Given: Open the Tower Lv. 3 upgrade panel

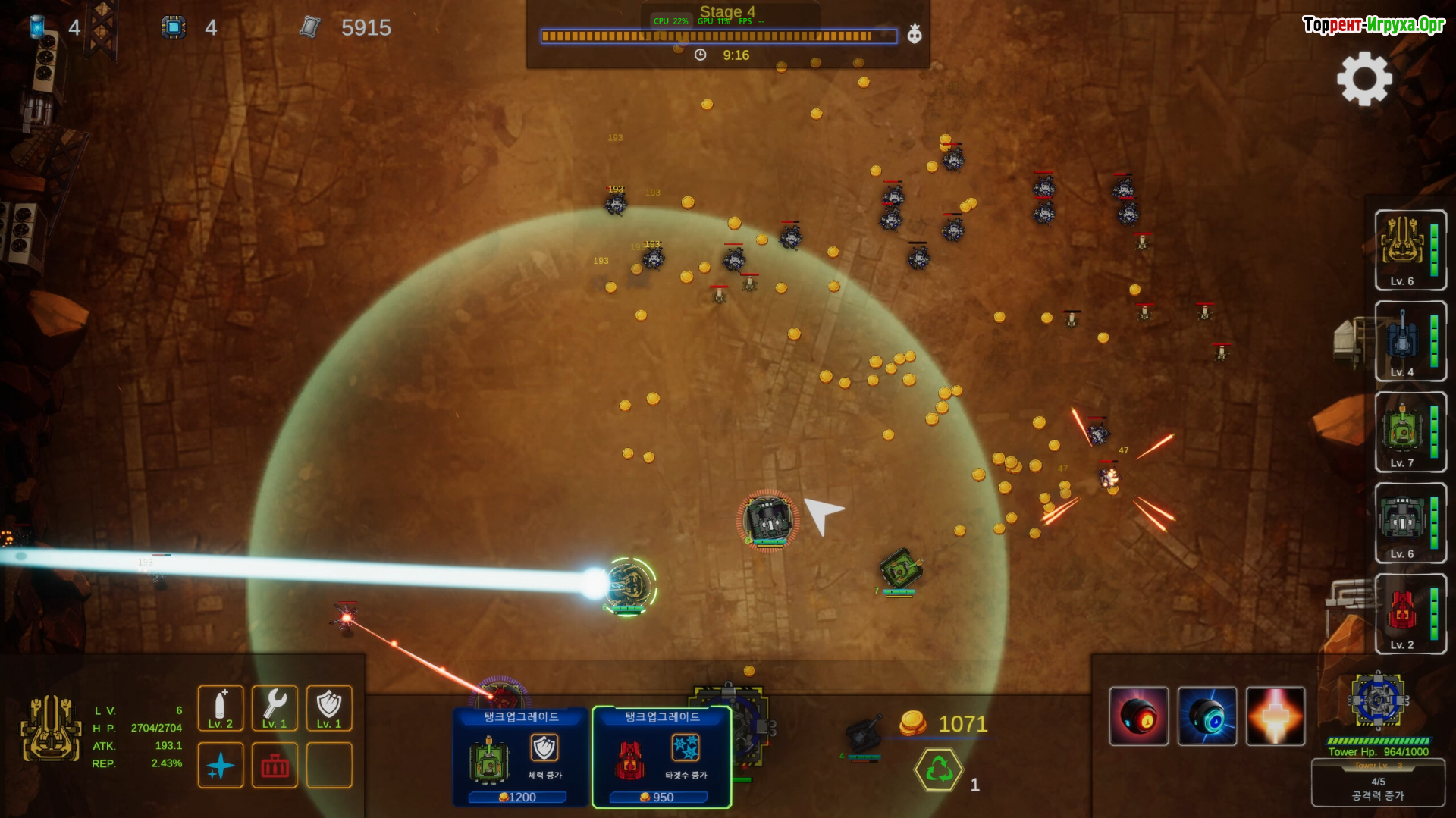Looking at the screenshot, I should [1378, 782].
